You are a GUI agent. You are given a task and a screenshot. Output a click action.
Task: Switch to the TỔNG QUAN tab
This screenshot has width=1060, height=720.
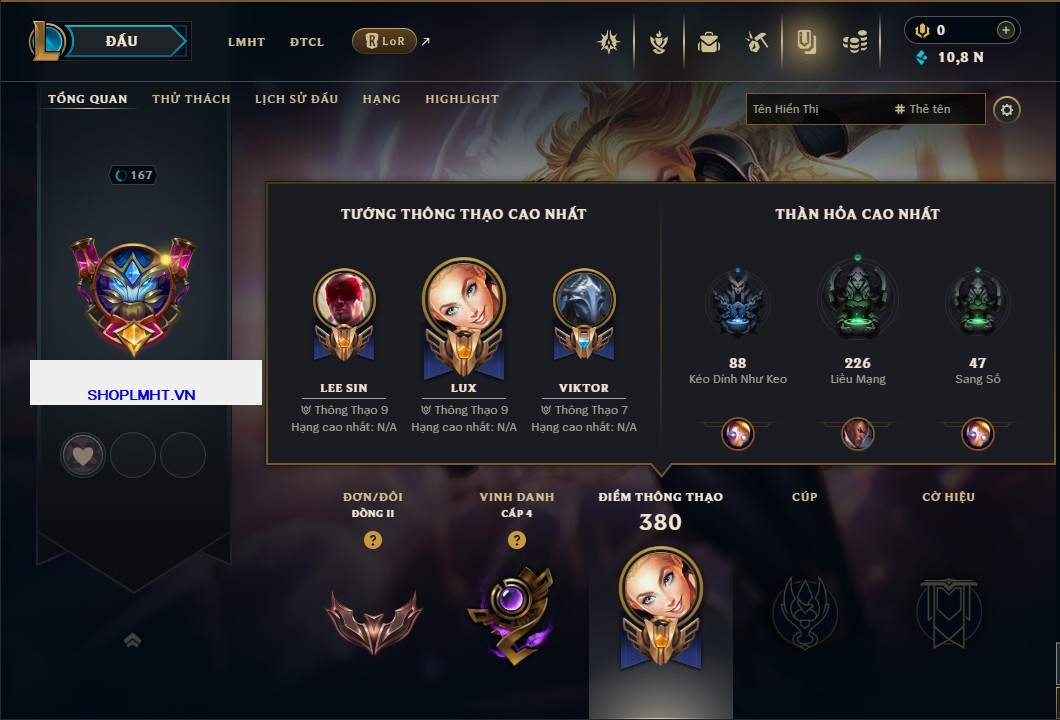[x=88, y=99]
